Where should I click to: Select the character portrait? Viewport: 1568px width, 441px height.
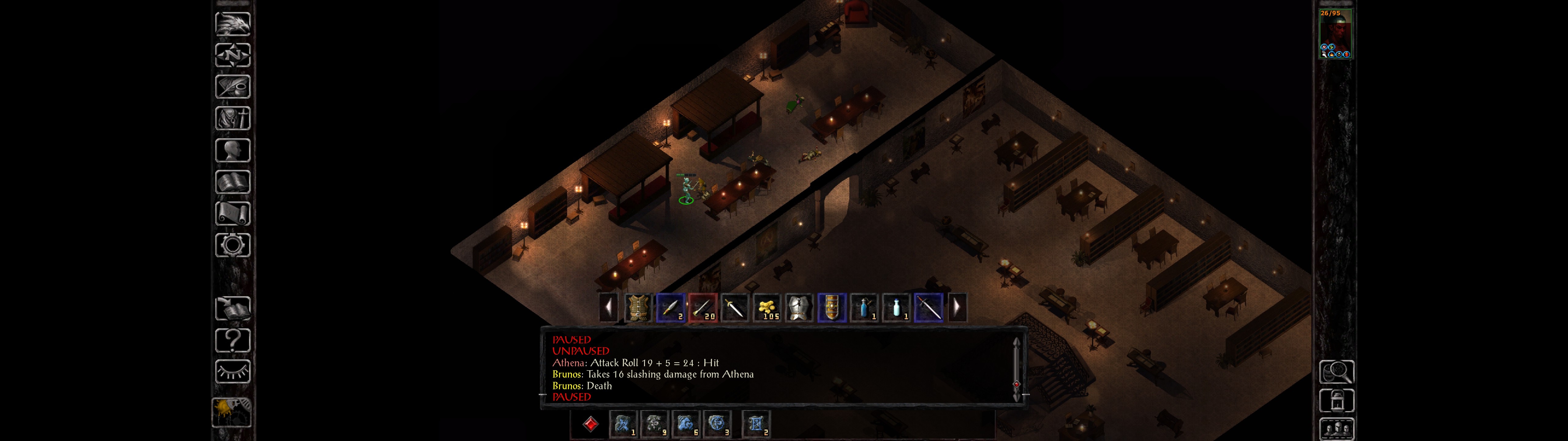click(1335, 33)
